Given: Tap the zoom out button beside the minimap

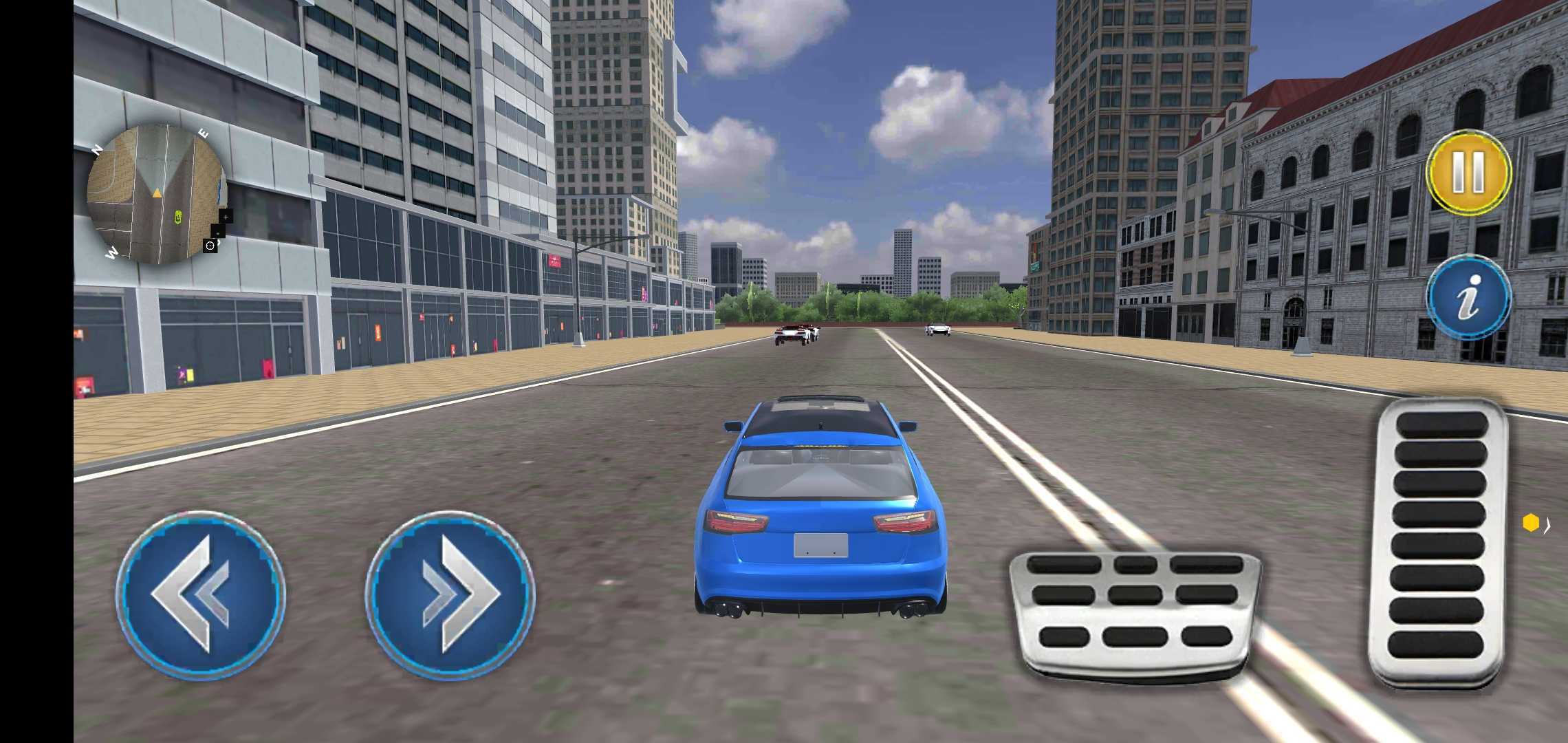Looking at the screenshot, I should (218, 233).
